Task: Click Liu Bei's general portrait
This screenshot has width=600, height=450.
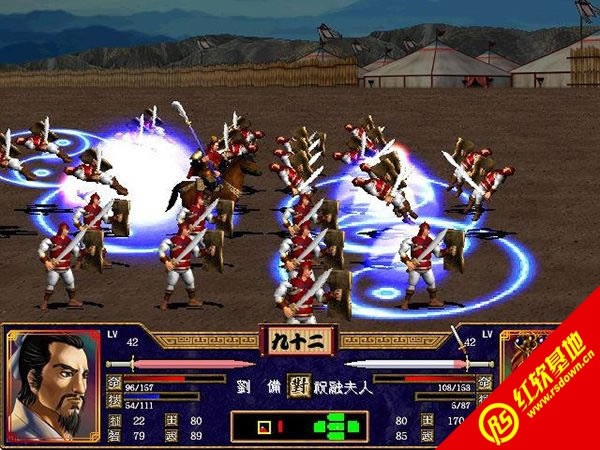Action: click(50, 385)
